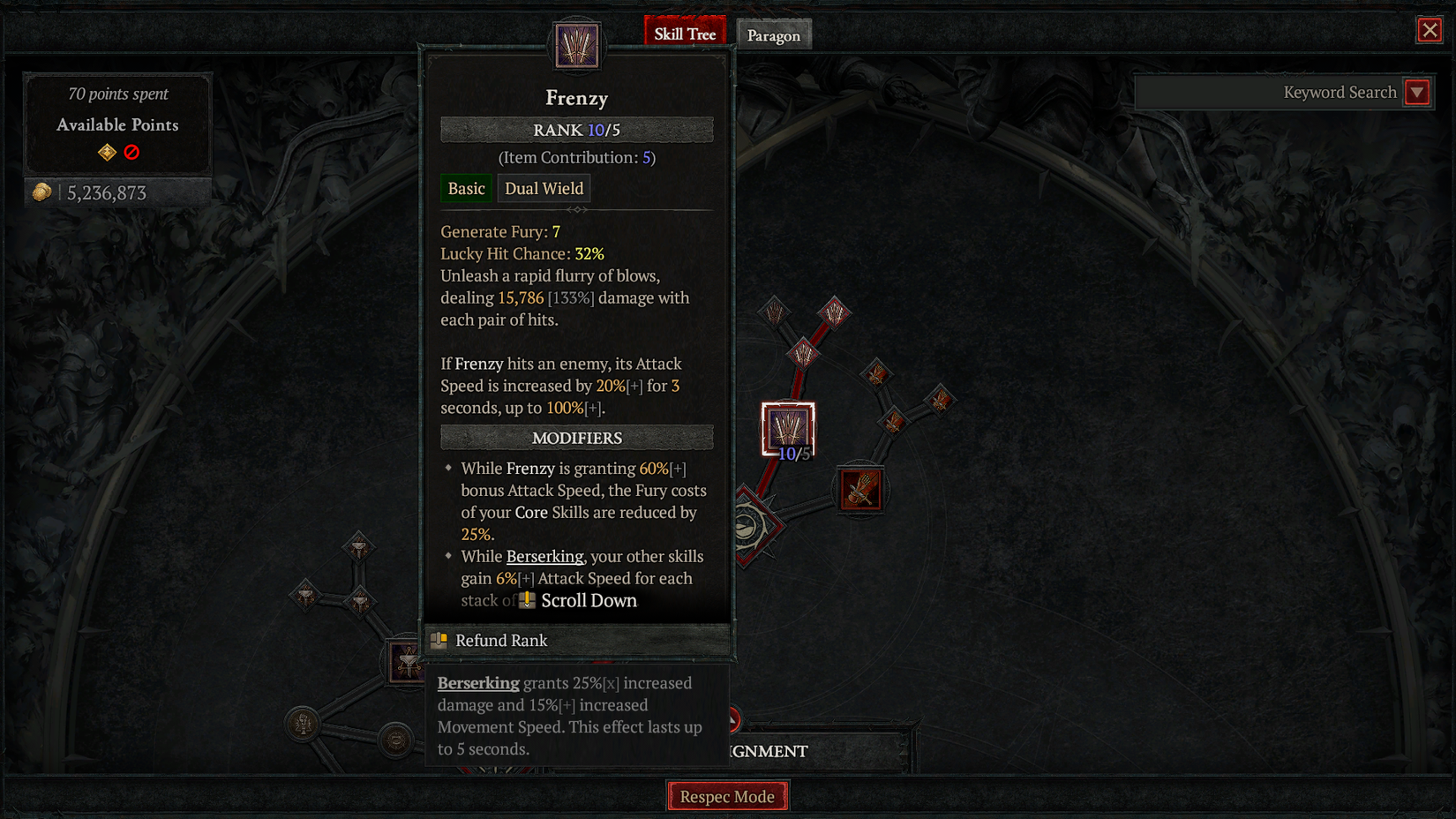Select the Skill Tree tab
The width and height of the screenshot is (1456, 819).
[x=686, y=33]
